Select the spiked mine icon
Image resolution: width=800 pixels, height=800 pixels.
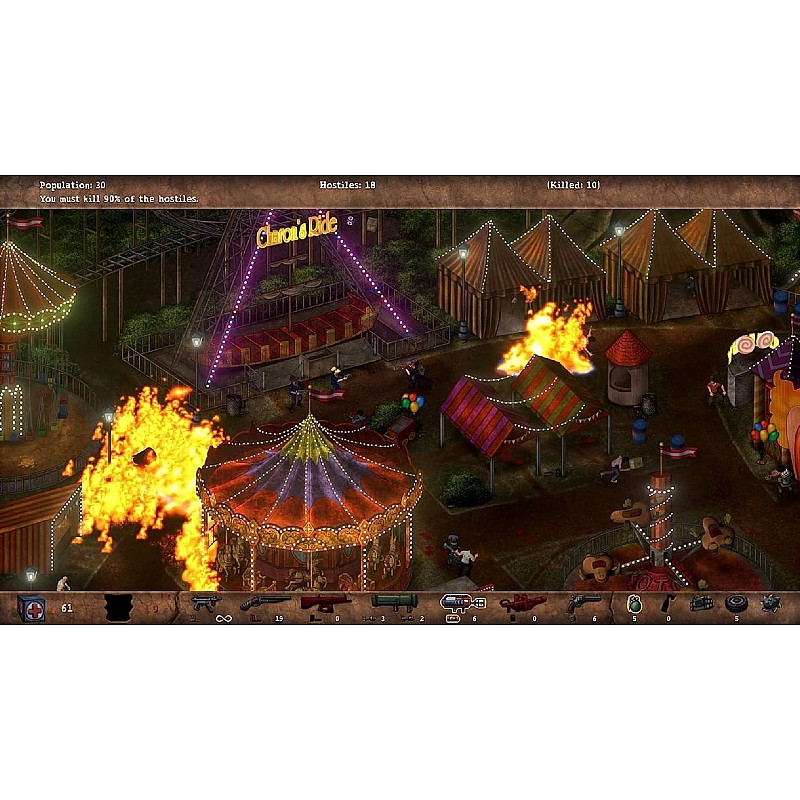click(x=770, y=603)
